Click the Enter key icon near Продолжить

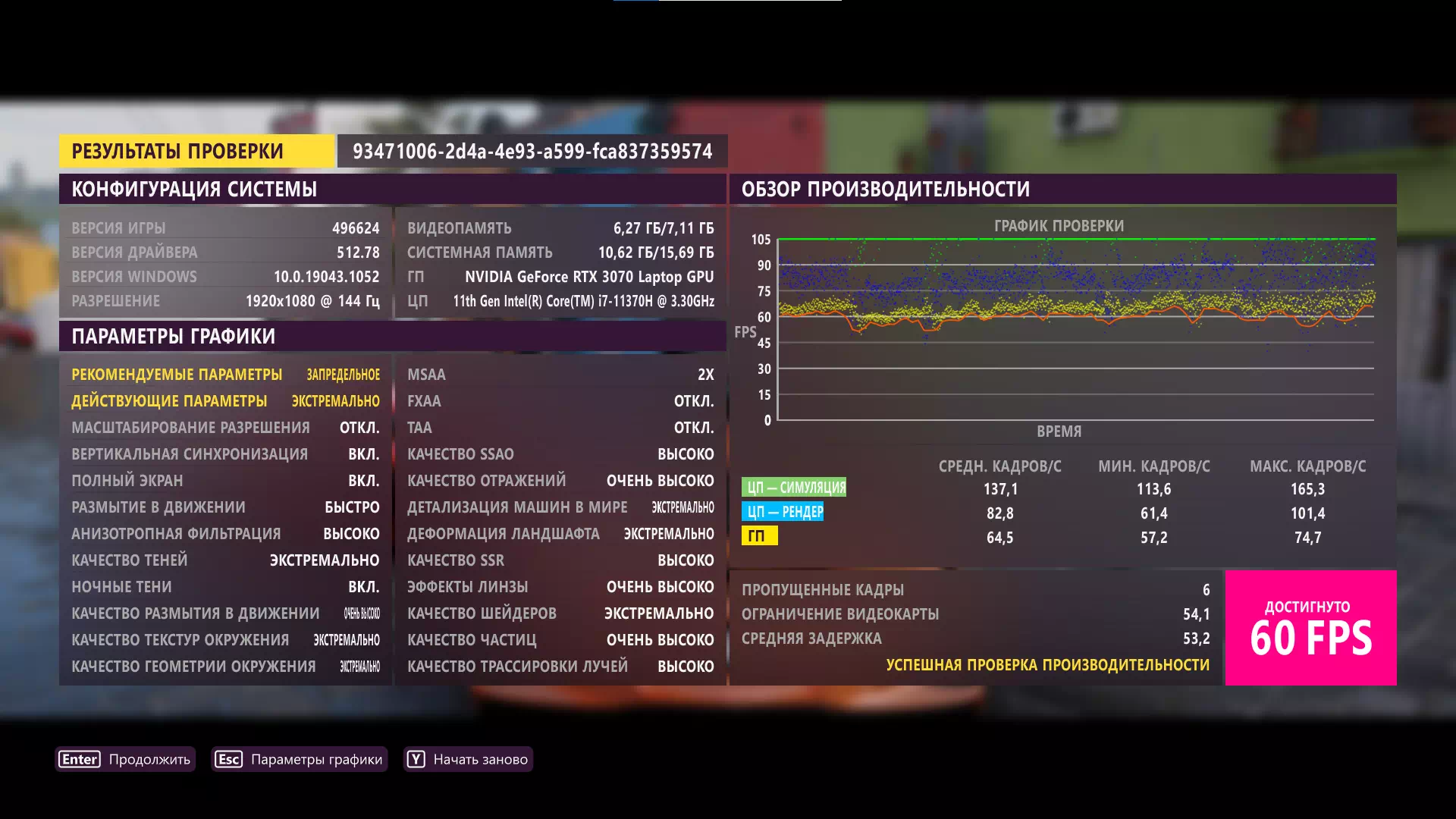pos(79,758)
